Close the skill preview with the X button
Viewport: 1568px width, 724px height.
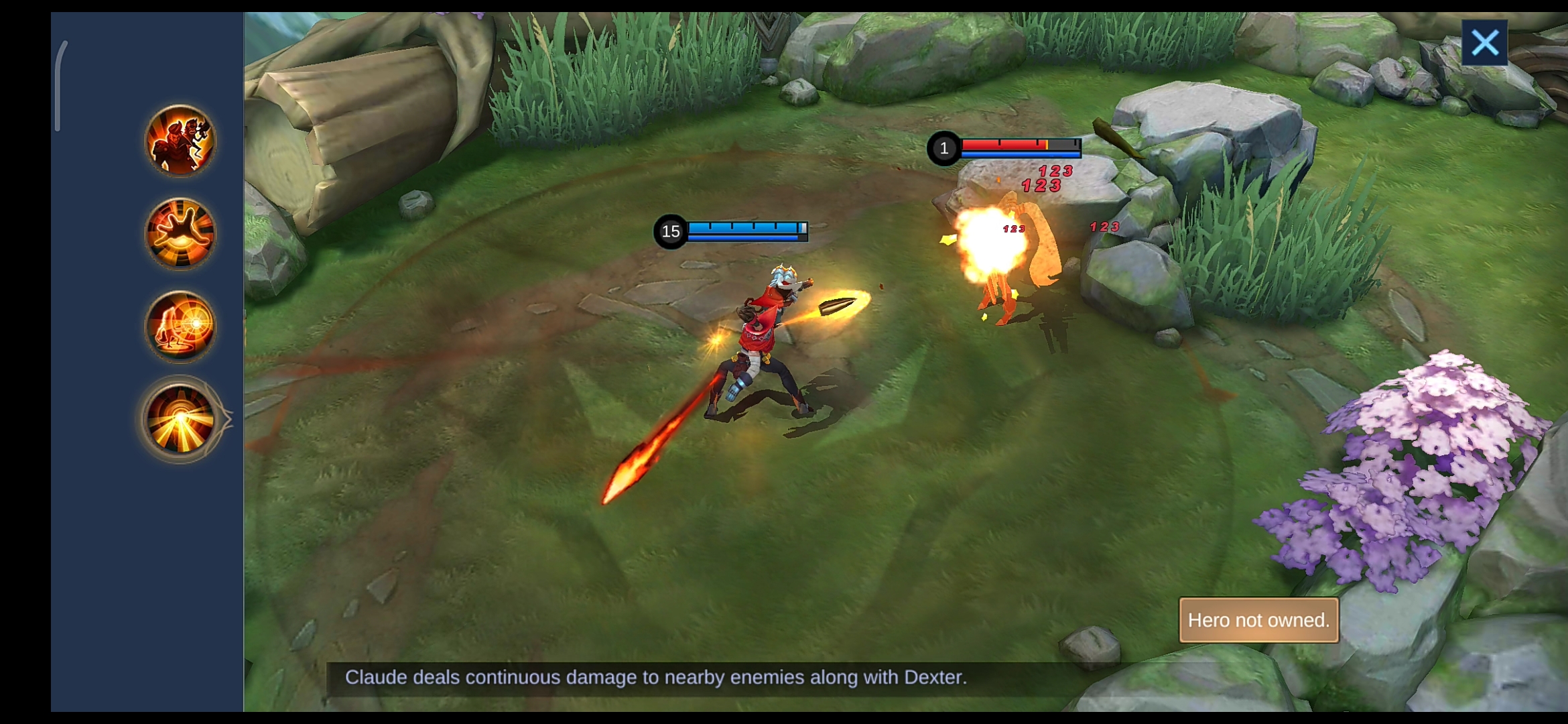(1485, 42)
